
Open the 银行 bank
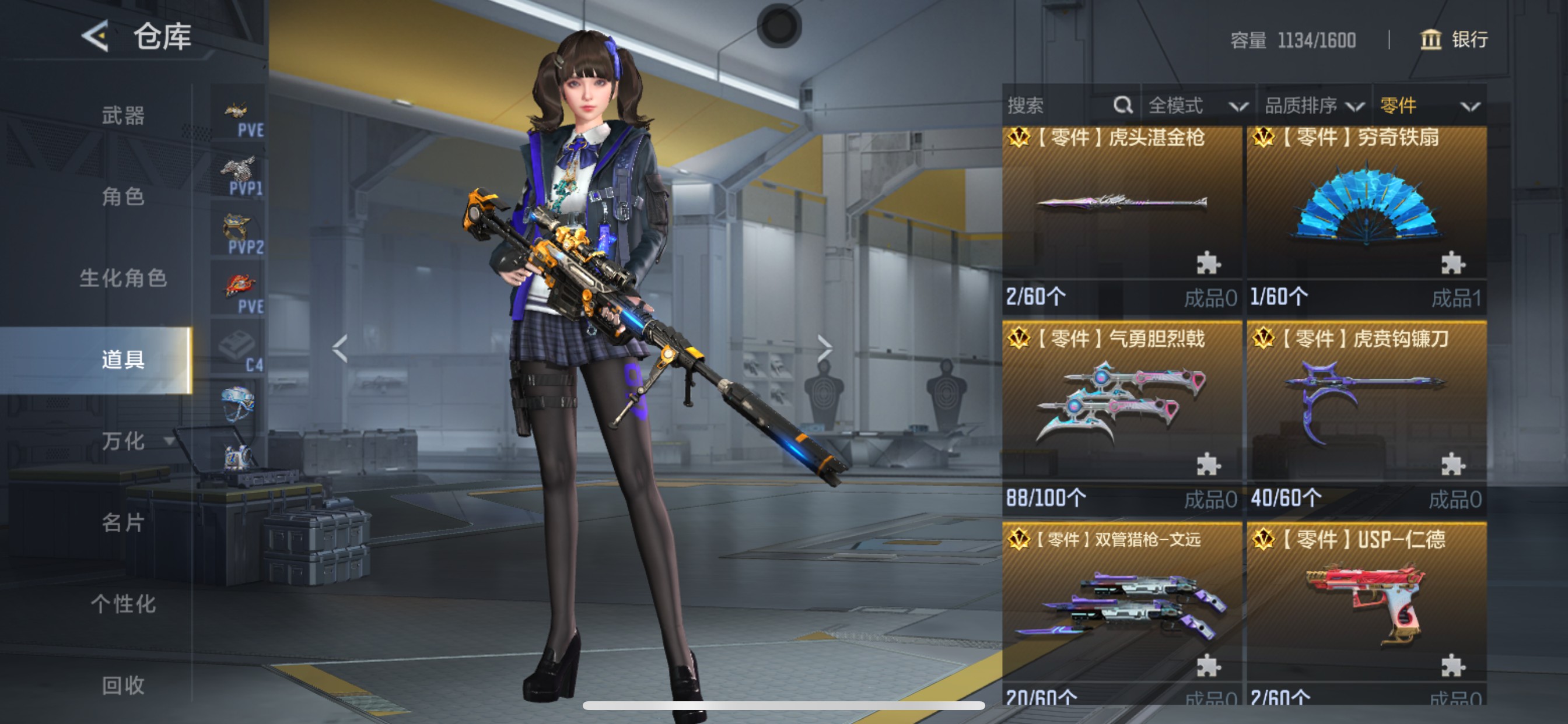(x=1454, y=40)
